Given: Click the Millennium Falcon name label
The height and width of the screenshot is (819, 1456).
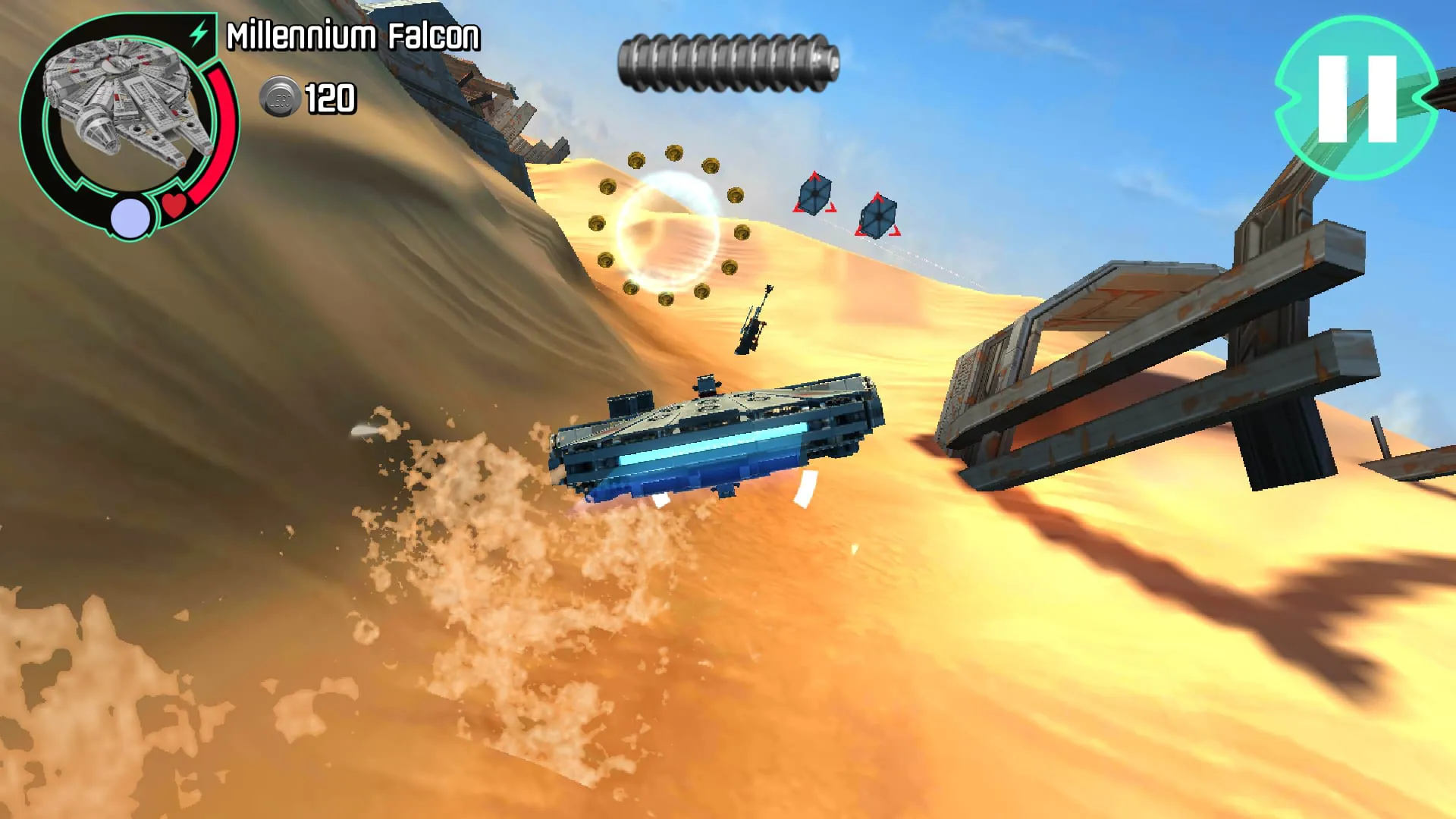Looking at the screenshot, I should (x=353, y=34).
